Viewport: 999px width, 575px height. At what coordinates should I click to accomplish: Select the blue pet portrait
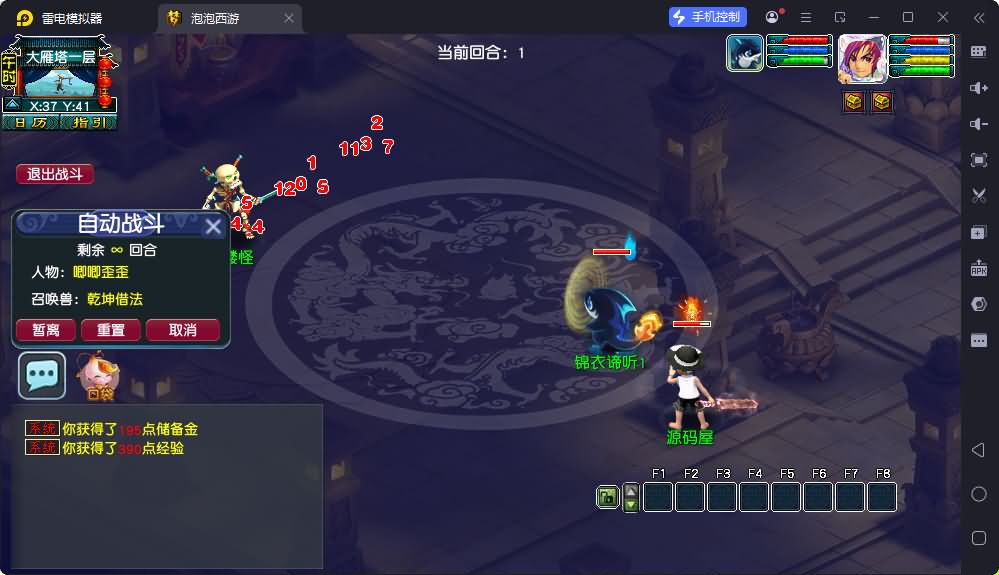(x=745, y=52)
